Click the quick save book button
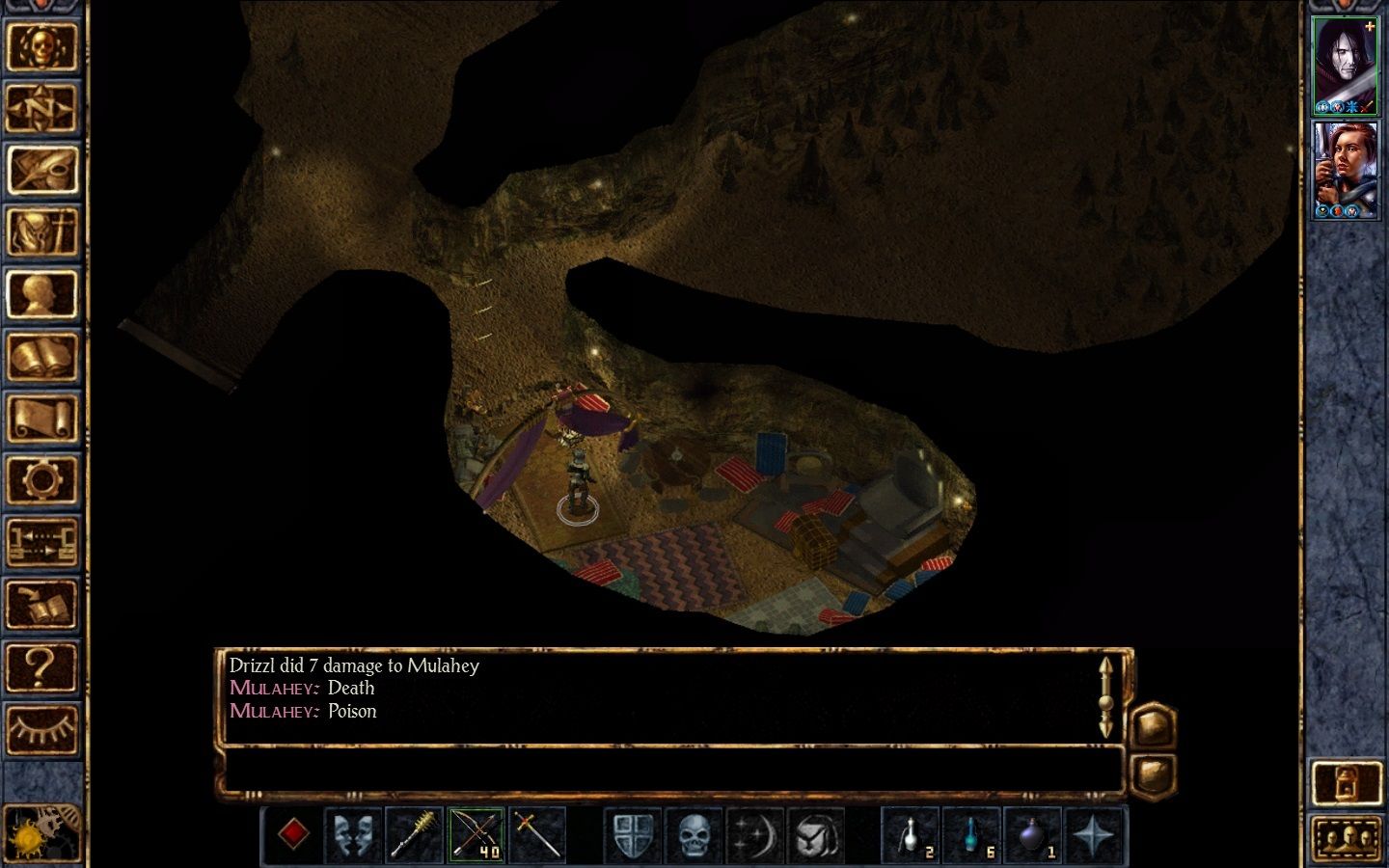The width and height of the screenshot is (1389, 868). click(x=41, y=605)
